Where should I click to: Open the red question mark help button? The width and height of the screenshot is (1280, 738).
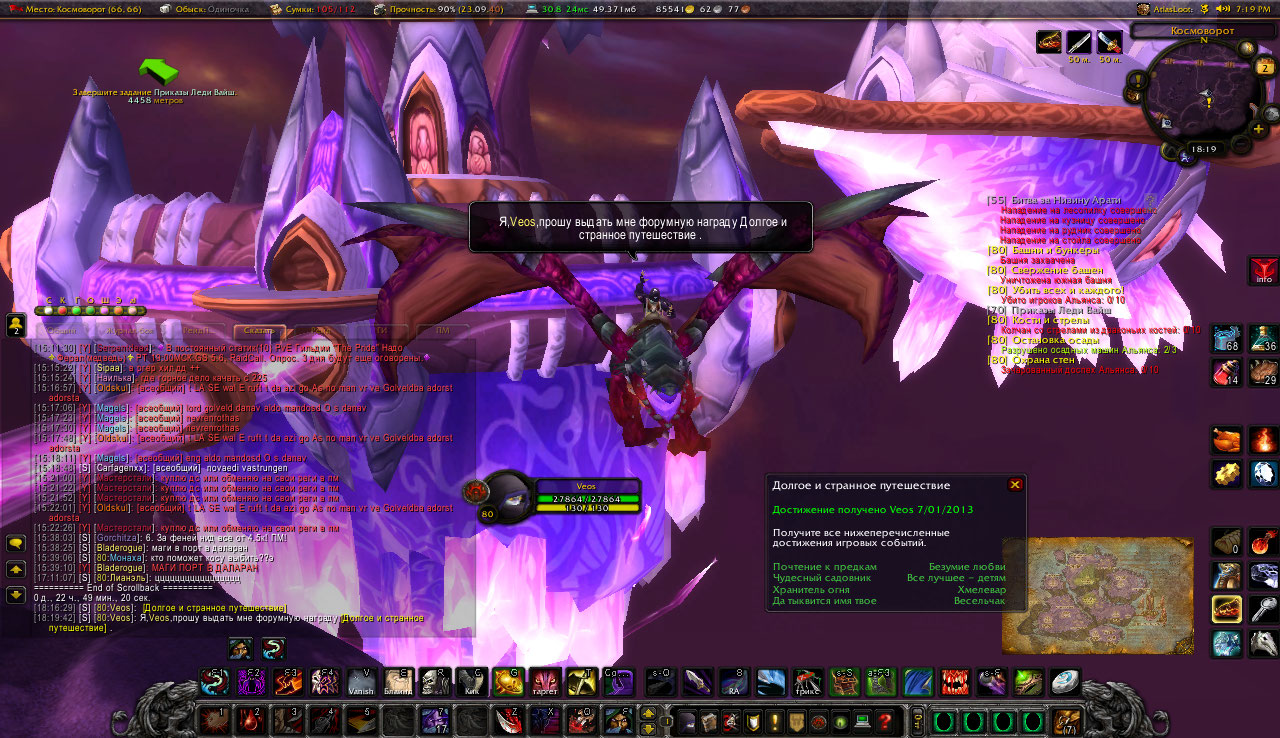pyautogui.click(x=885, y=721)
